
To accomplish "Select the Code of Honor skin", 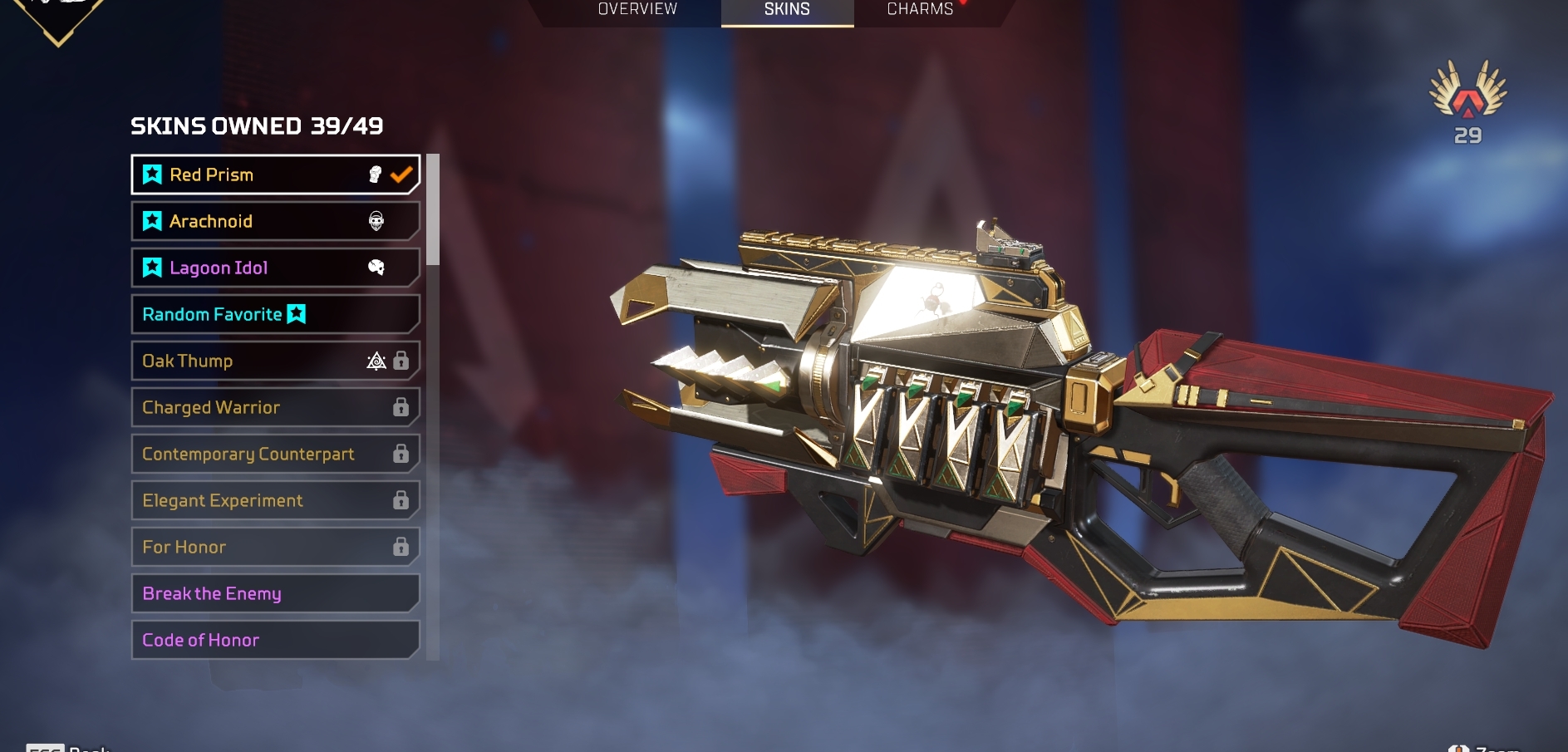I will click(274, 640).
